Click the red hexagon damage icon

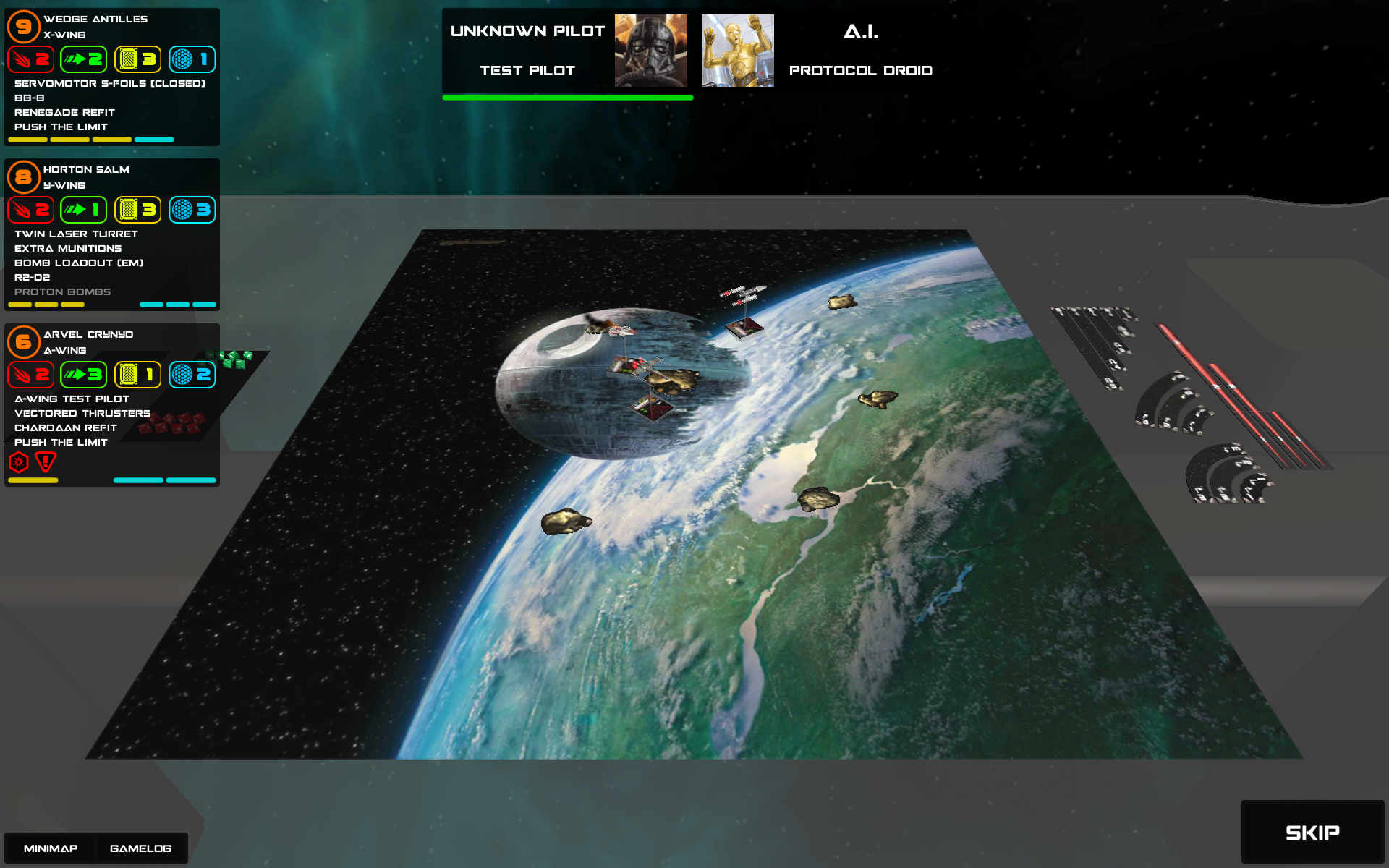tap(19, 461)
